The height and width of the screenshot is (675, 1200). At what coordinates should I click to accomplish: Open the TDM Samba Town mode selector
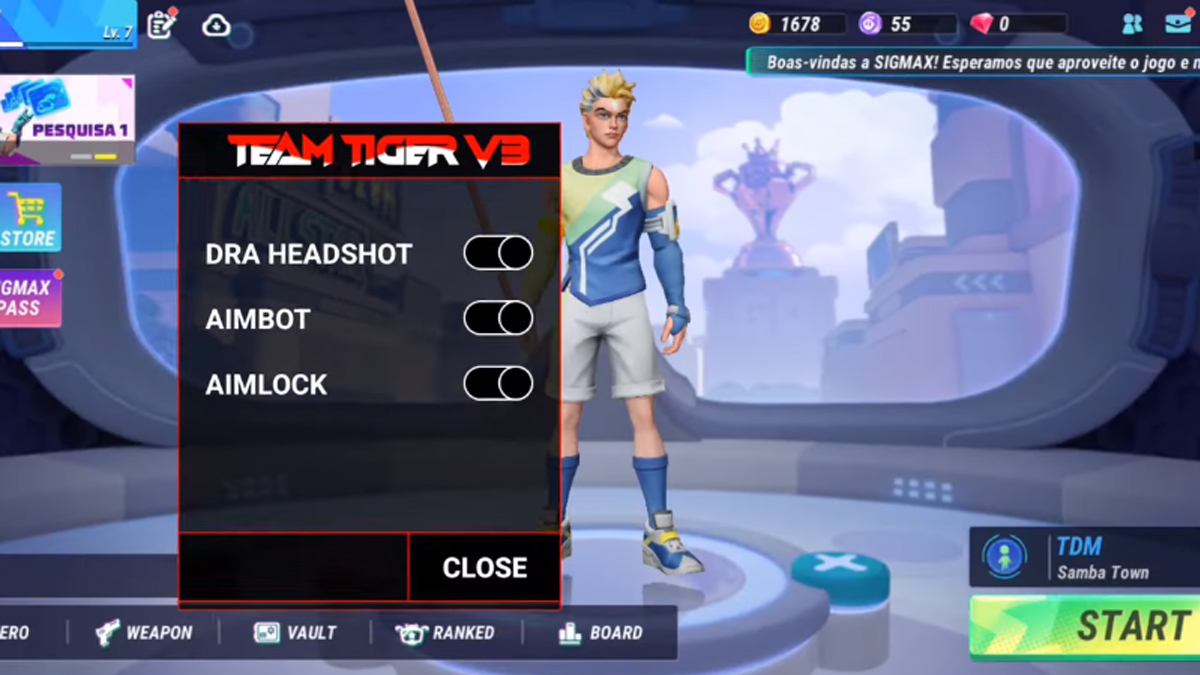point(1085,558)
